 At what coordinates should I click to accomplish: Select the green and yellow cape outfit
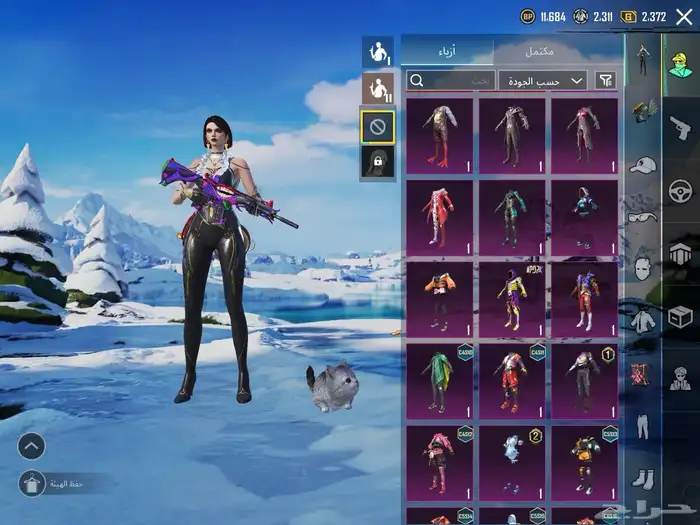440,379
